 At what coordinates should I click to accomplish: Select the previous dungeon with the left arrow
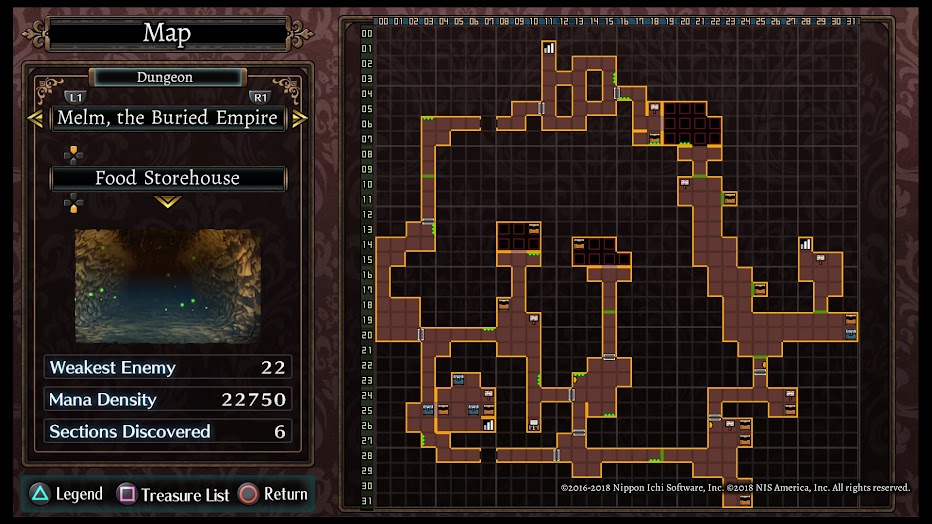click(x=35, y=118)
